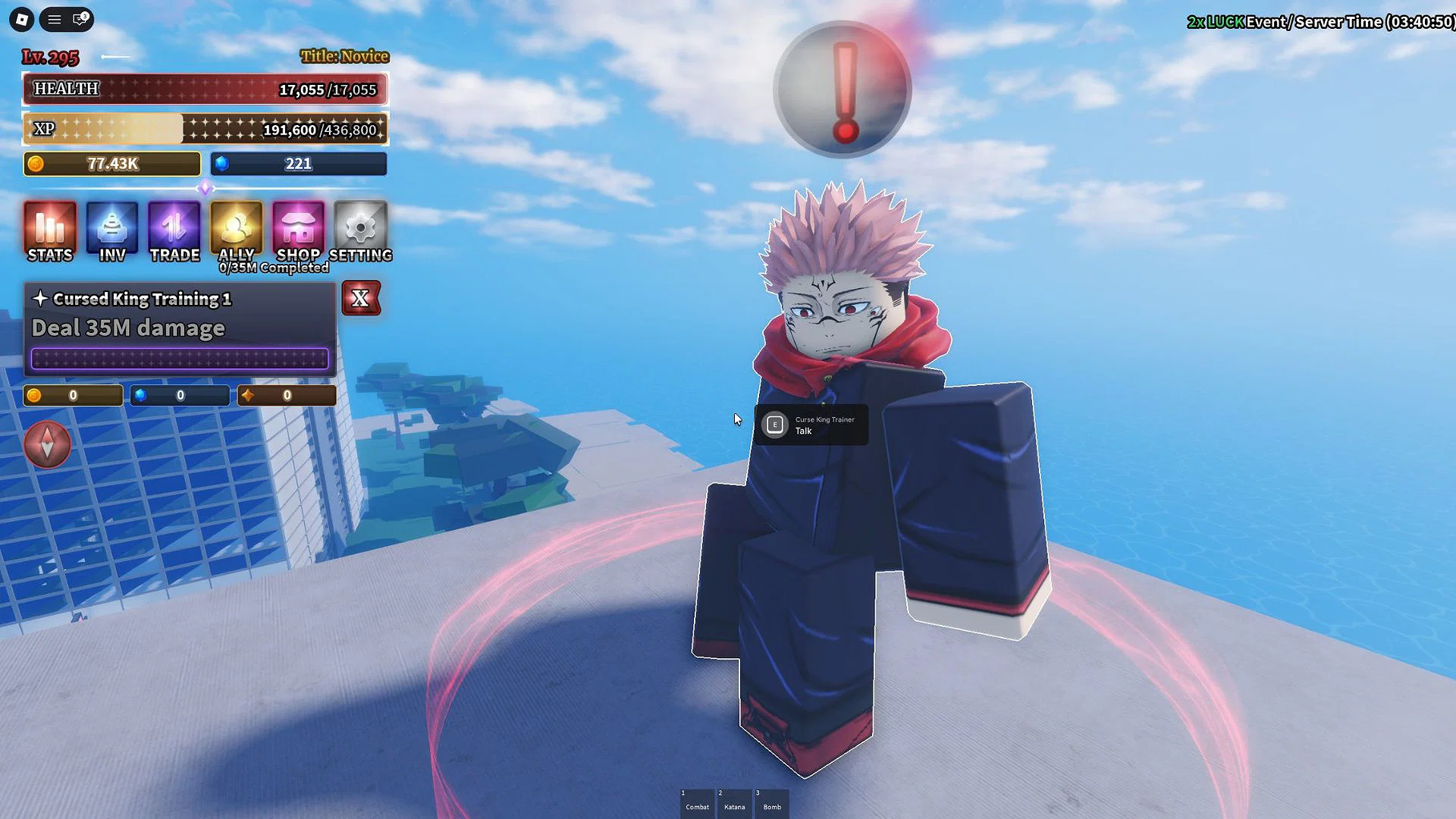This screenshot has height=819, width=1456.
Task: Click the gold coin currency icon
Action: [x=36, y=163]
